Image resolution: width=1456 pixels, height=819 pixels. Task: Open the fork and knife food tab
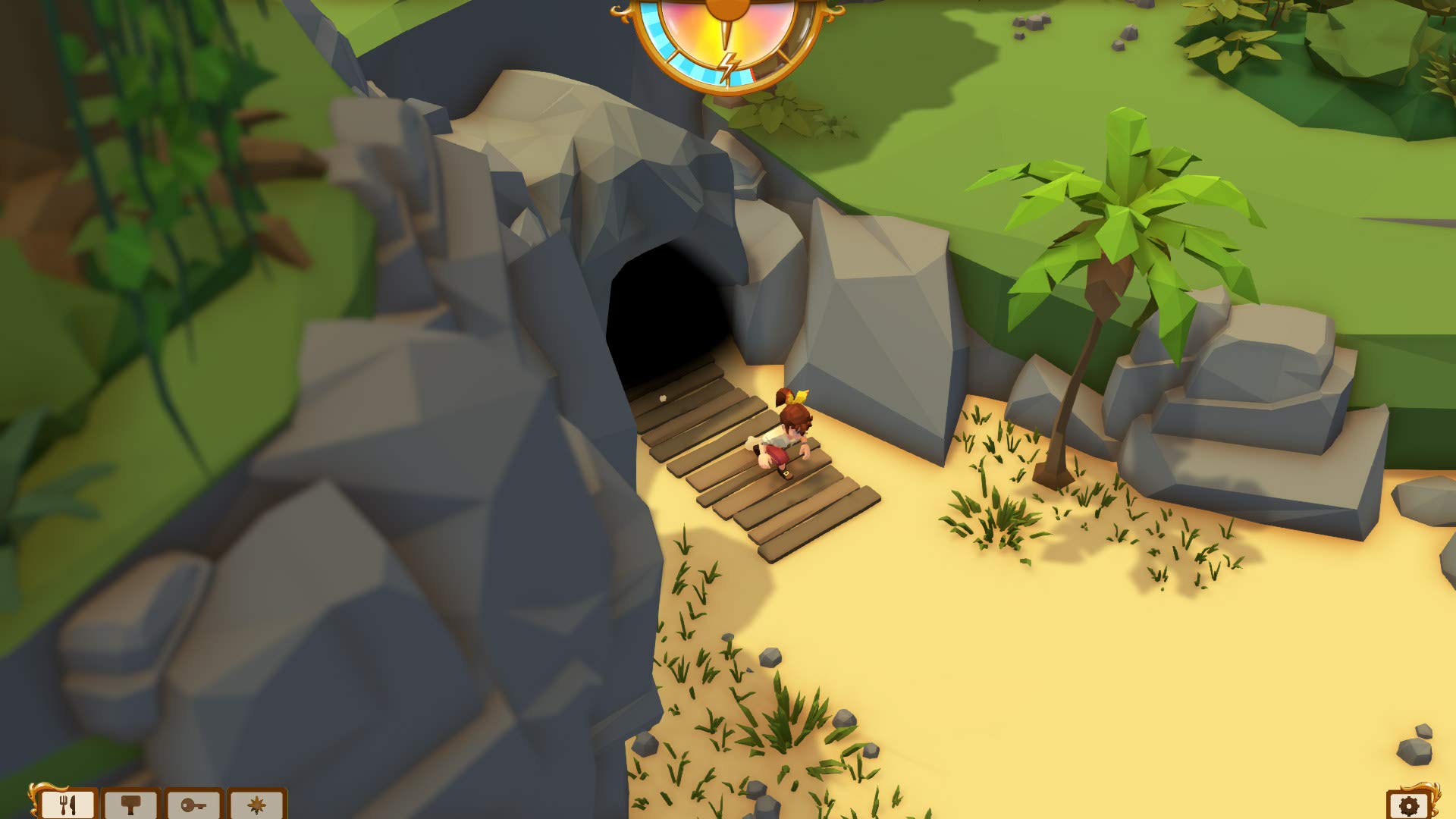tap(69, 804)
